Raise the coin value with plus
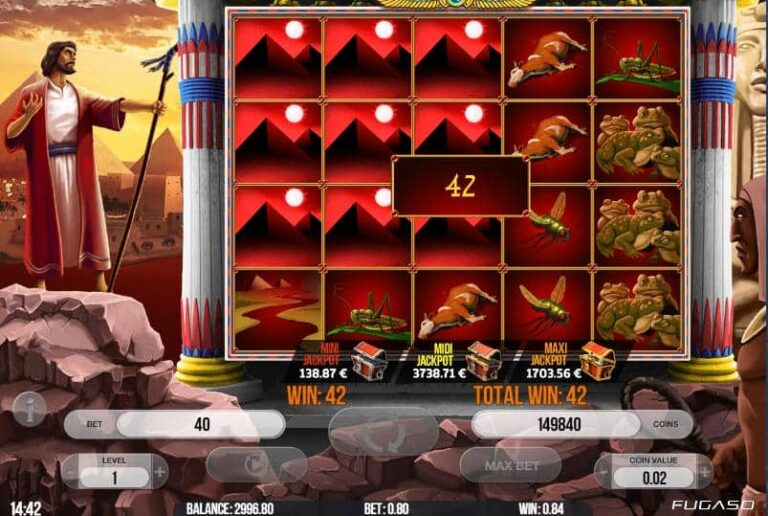Viewport: 768px width, 516px height. [x=705, y=470]
